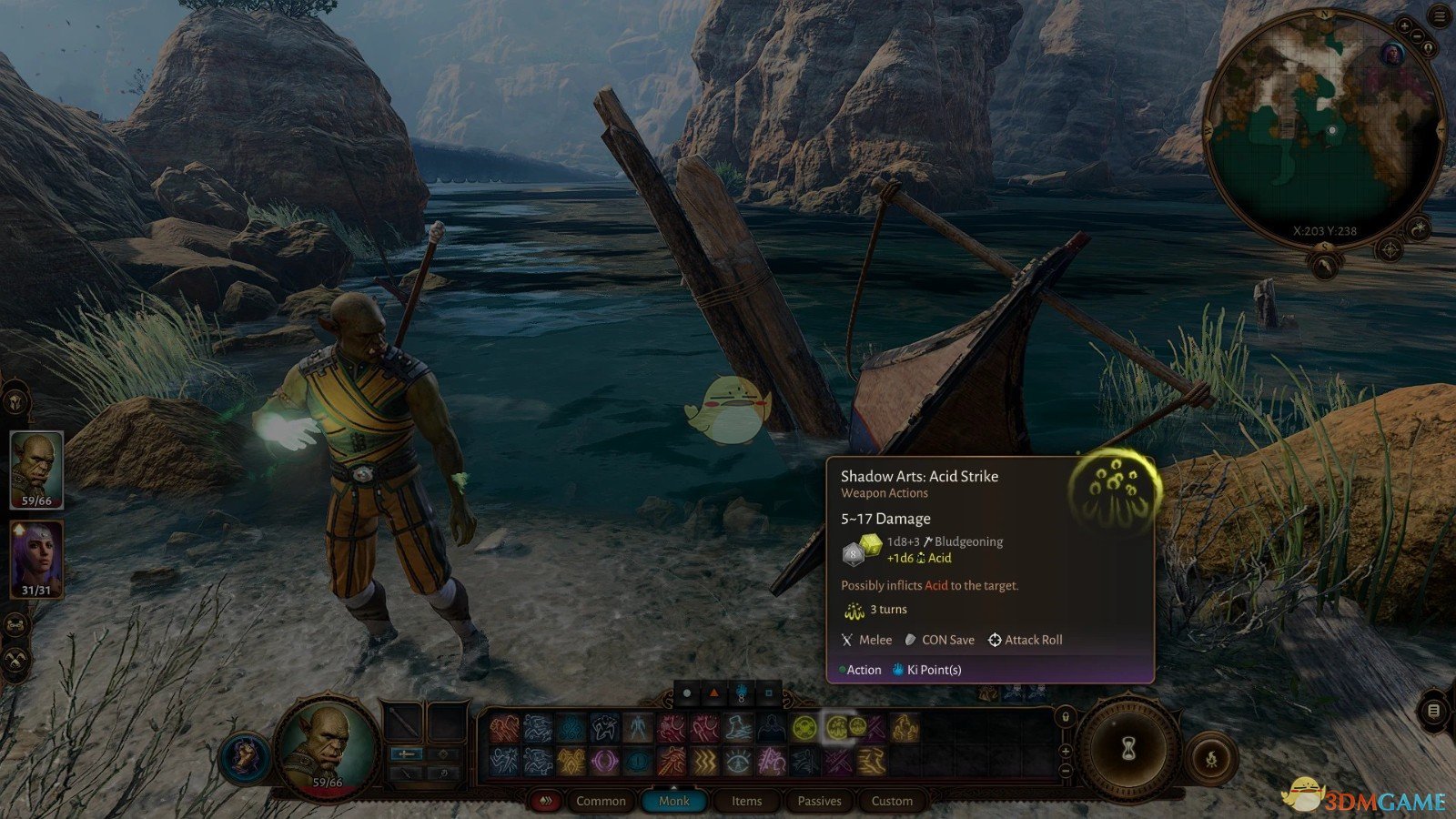This screenshot has height=819, width=1456.
Task: Zoom out the minimap with minus button
Action: [x=1420, y=37]
